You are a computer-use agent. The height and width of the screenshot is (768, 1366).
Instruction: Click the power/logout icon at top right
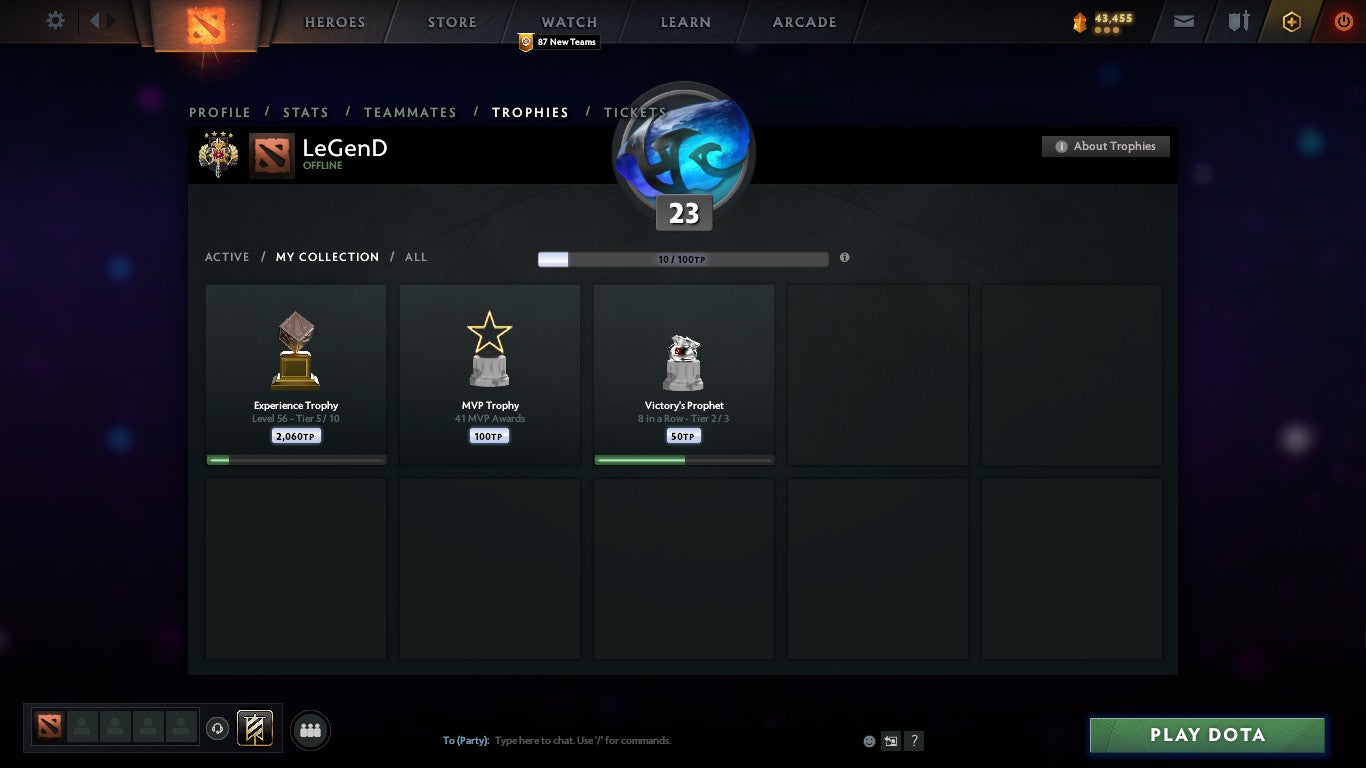click(x=1342, y=20)
